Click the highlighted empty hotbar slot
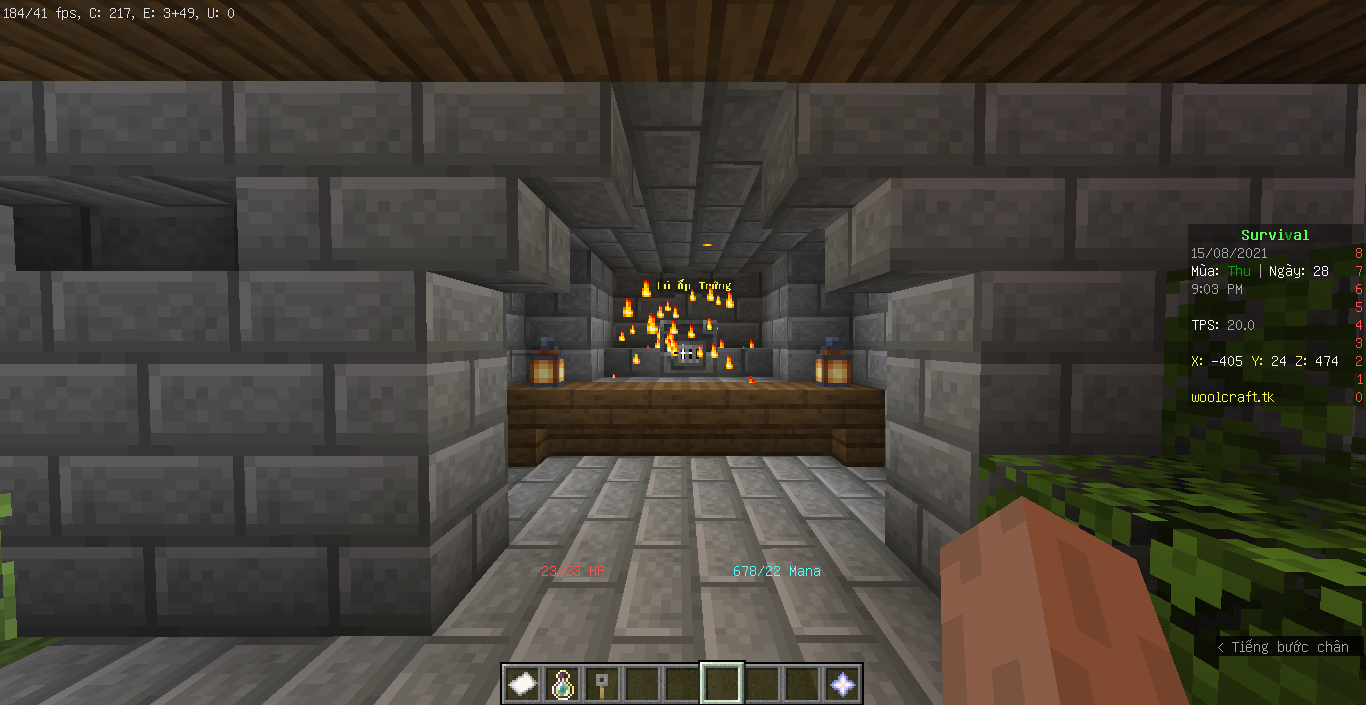Viewport: 1366px width, 705px height. [x=722, y=684]
